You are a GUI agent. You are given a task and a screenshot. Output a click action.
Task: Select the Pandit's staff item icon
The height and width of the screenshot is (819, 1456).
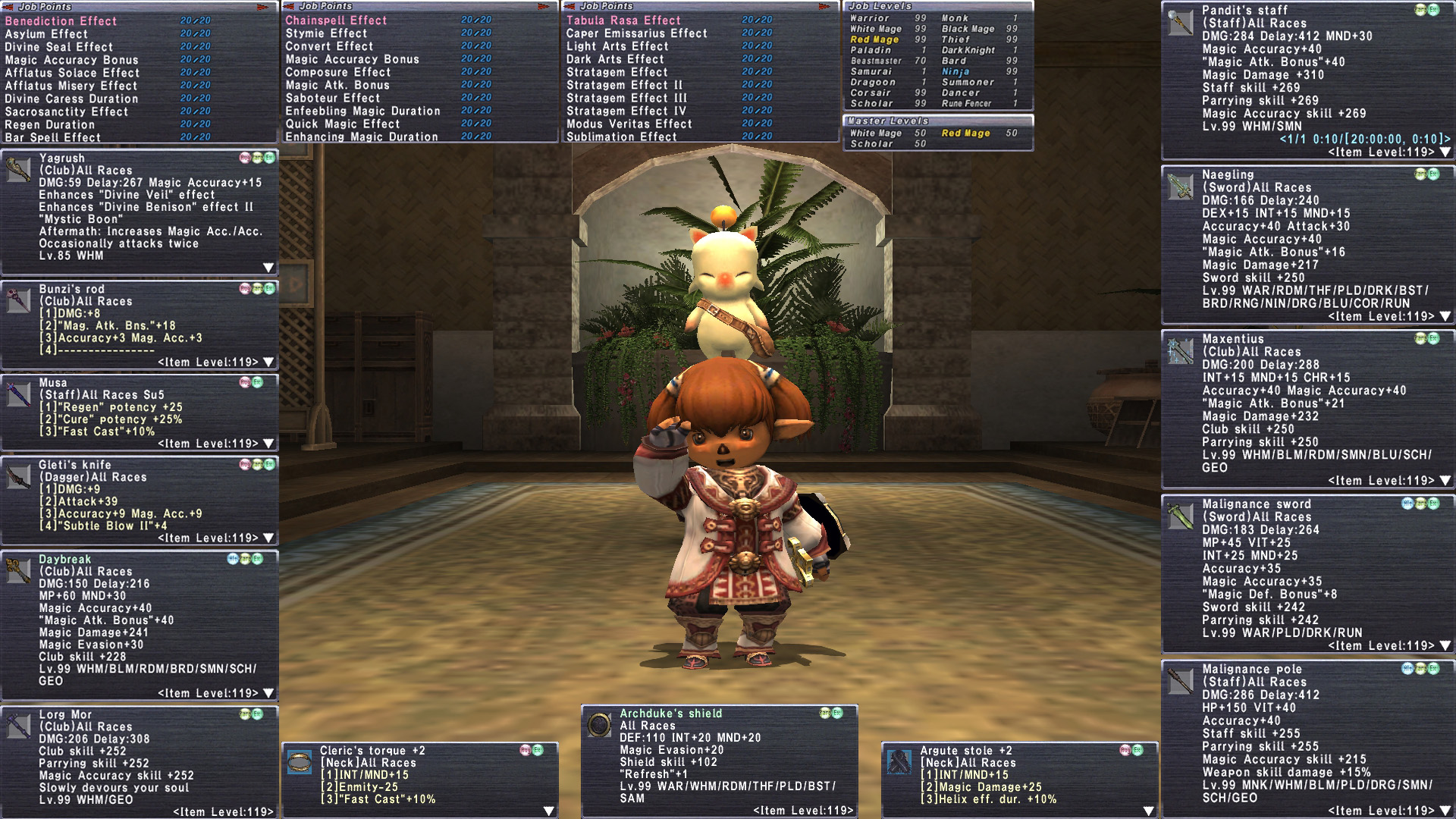(1180, 22)
